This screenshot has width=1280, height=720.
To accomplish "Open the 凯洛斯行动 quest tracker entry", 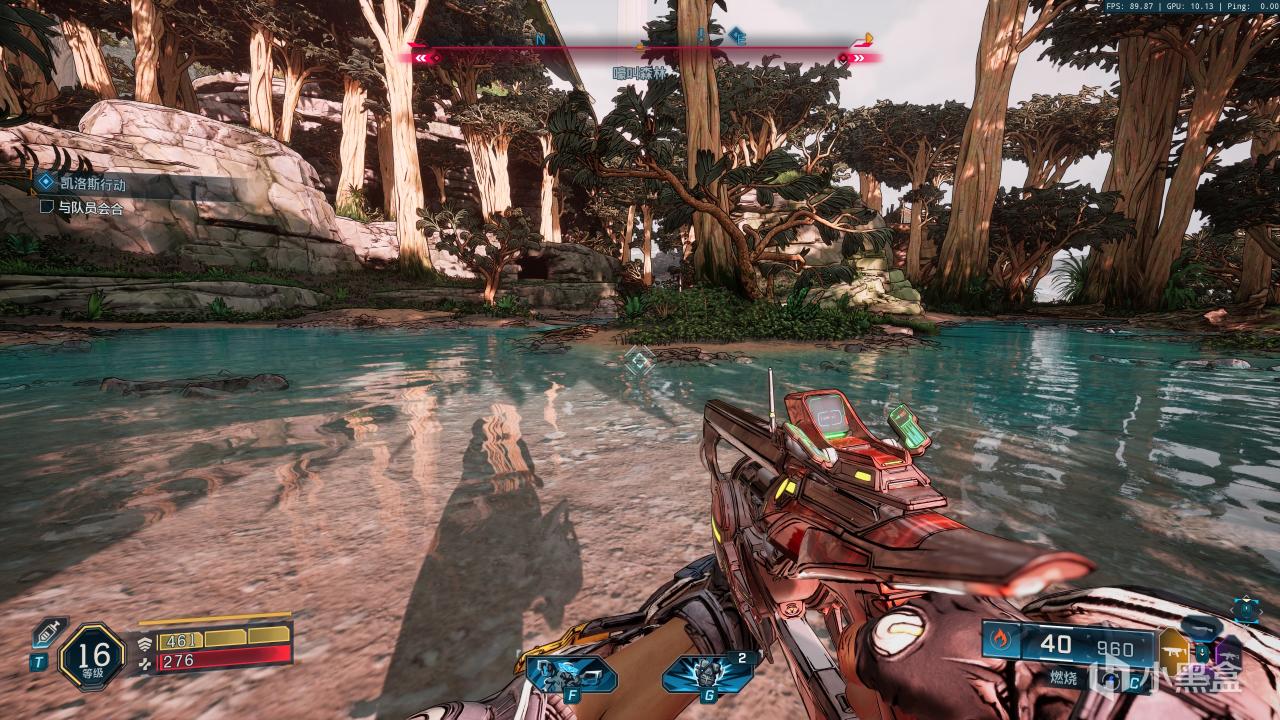I will click(x=90, y=182).
